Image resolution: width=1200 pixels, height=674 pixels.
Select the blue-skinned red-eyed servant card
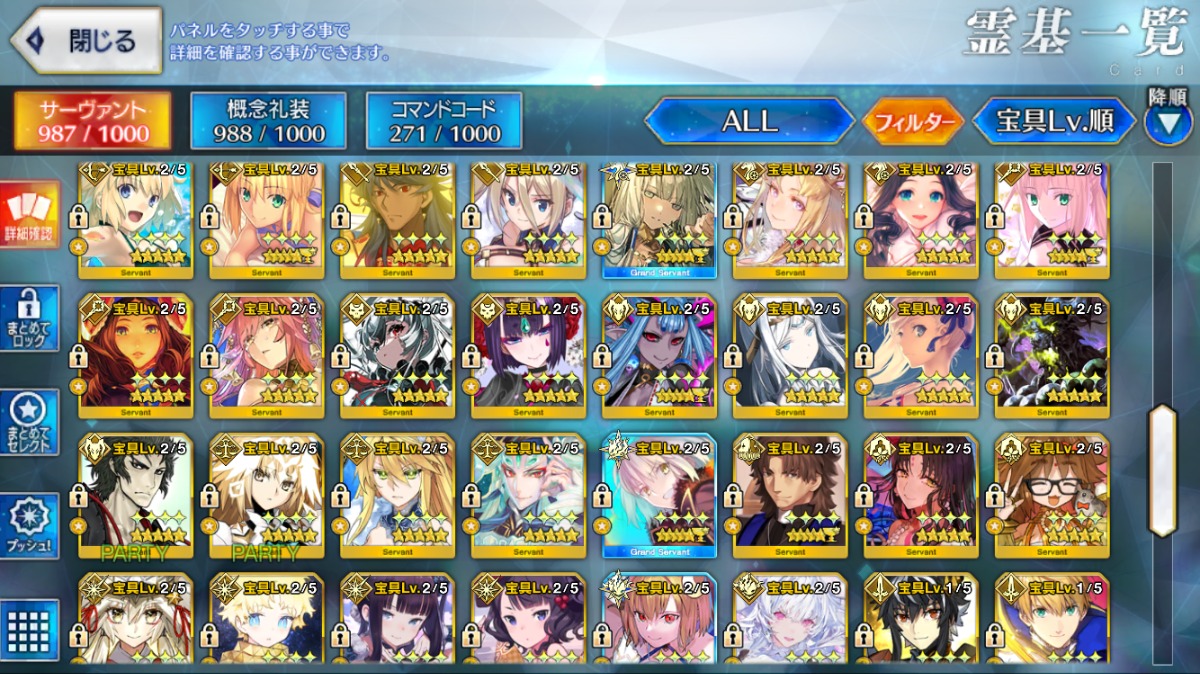[x=658, y=356]
